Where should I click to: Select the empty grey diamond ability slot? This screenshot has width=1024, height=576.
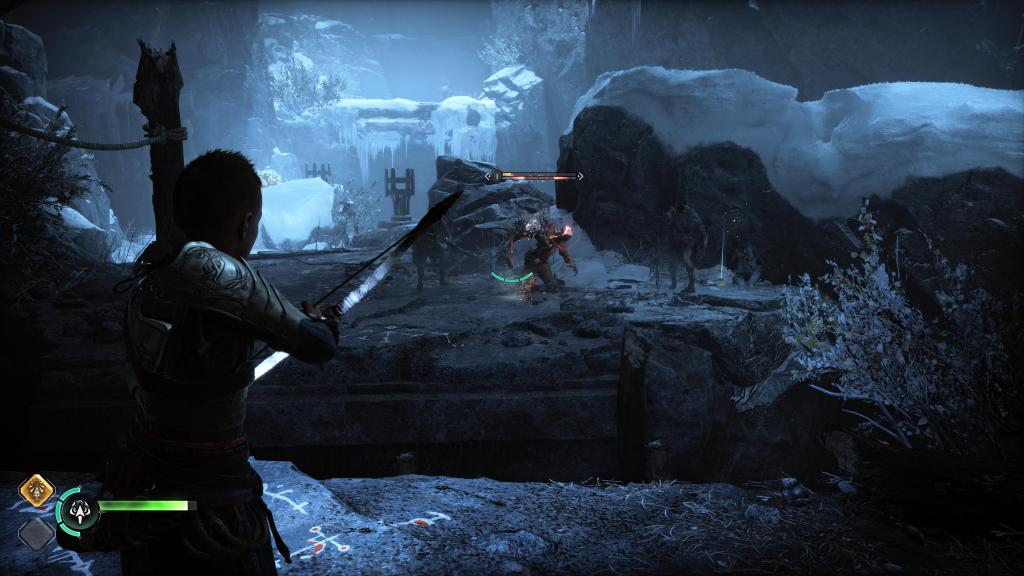36,532
